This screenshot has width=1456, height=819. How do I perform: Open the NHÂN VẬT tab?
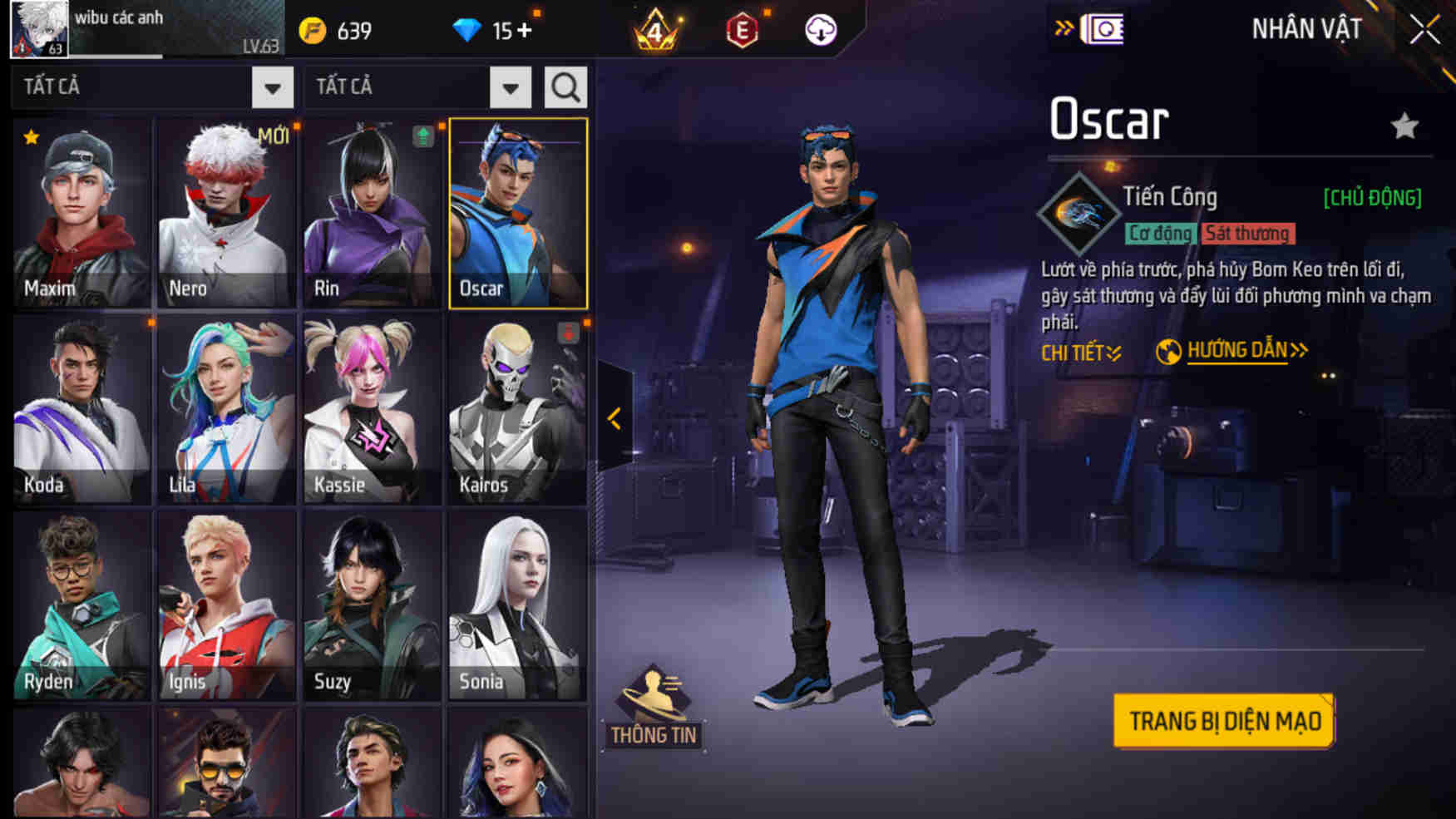pyautogui.click(x=1306, y=29)
